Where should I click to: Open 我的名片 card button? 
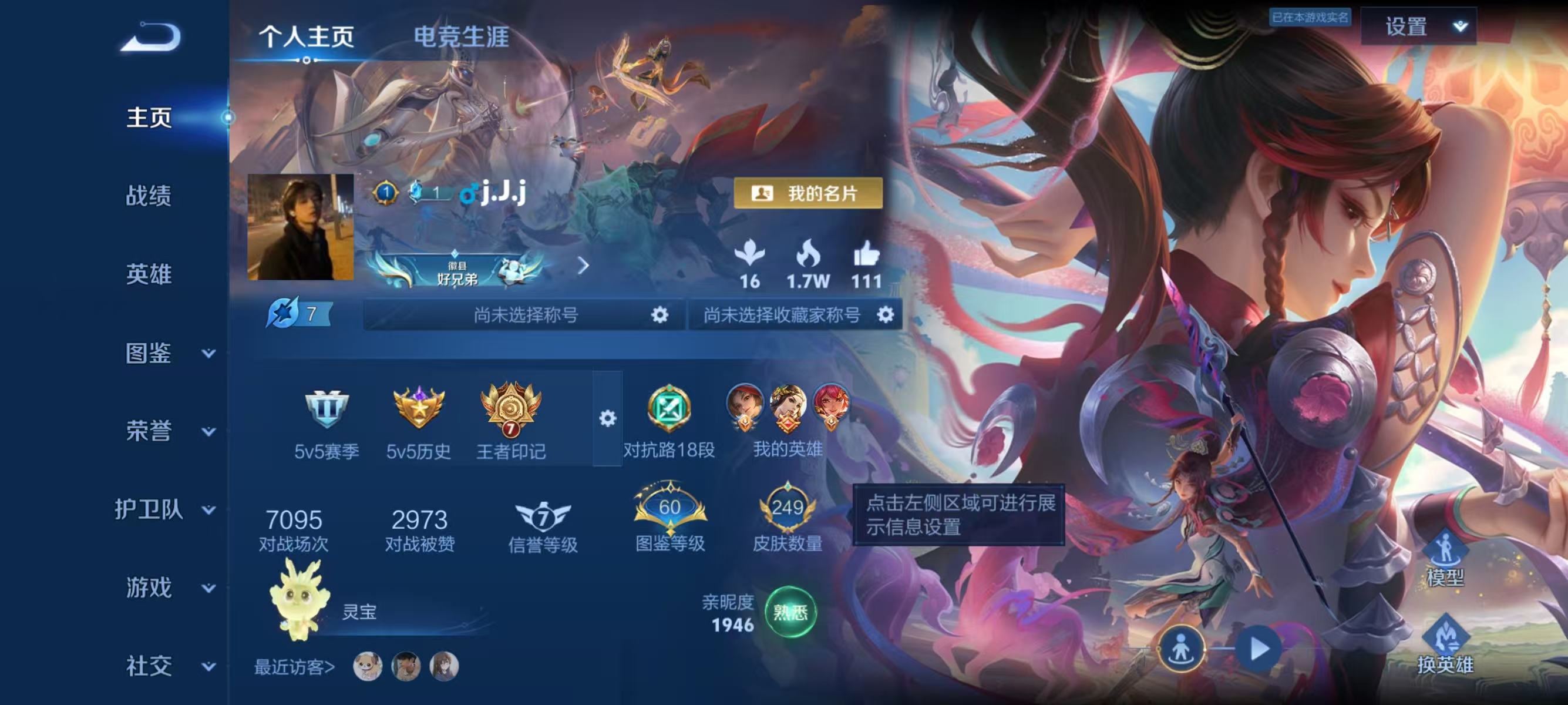coord(807,194)
